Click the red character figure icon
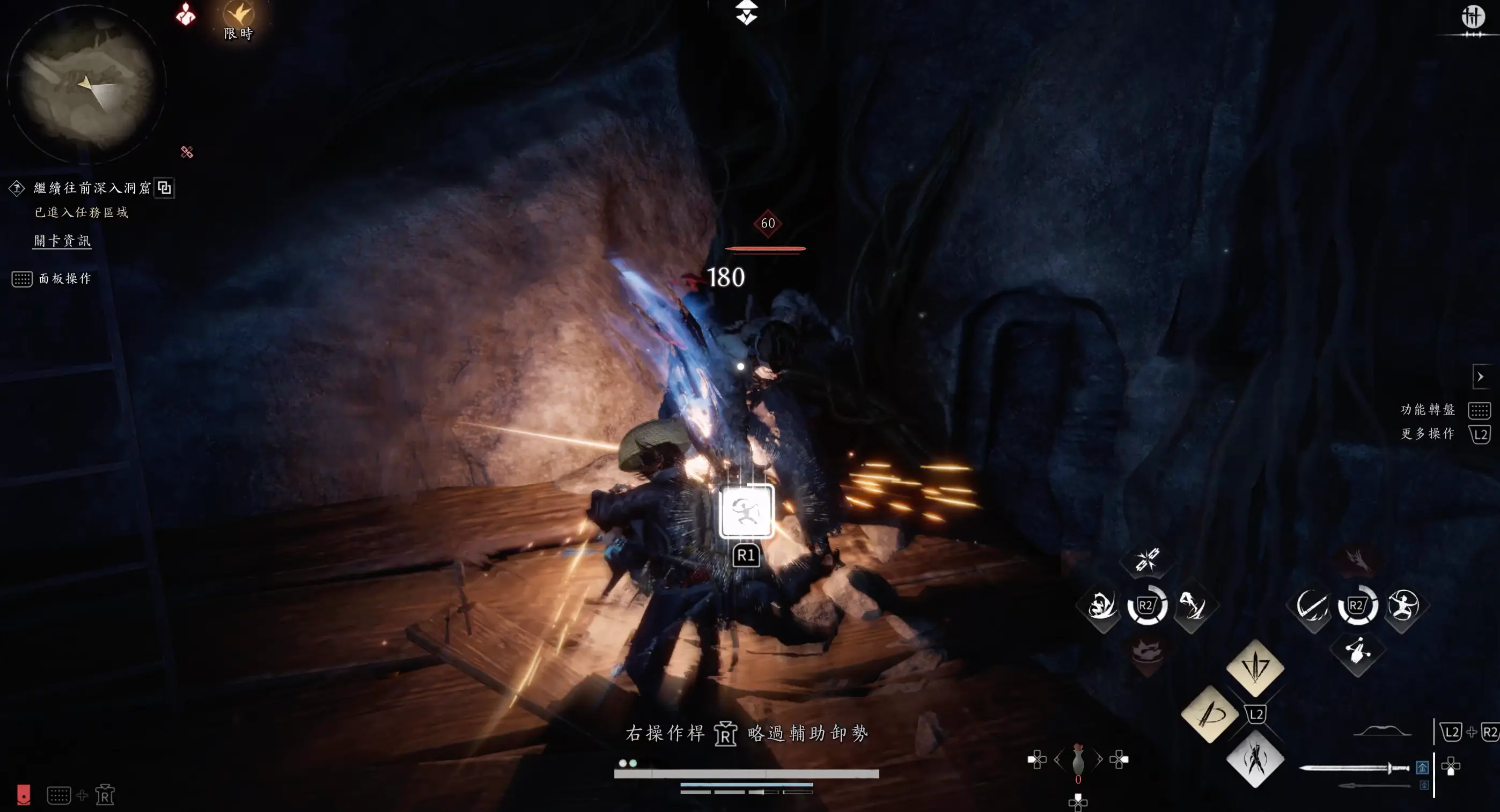The width and height of the screenshot is (1500, 812). [x=186, y=14]
